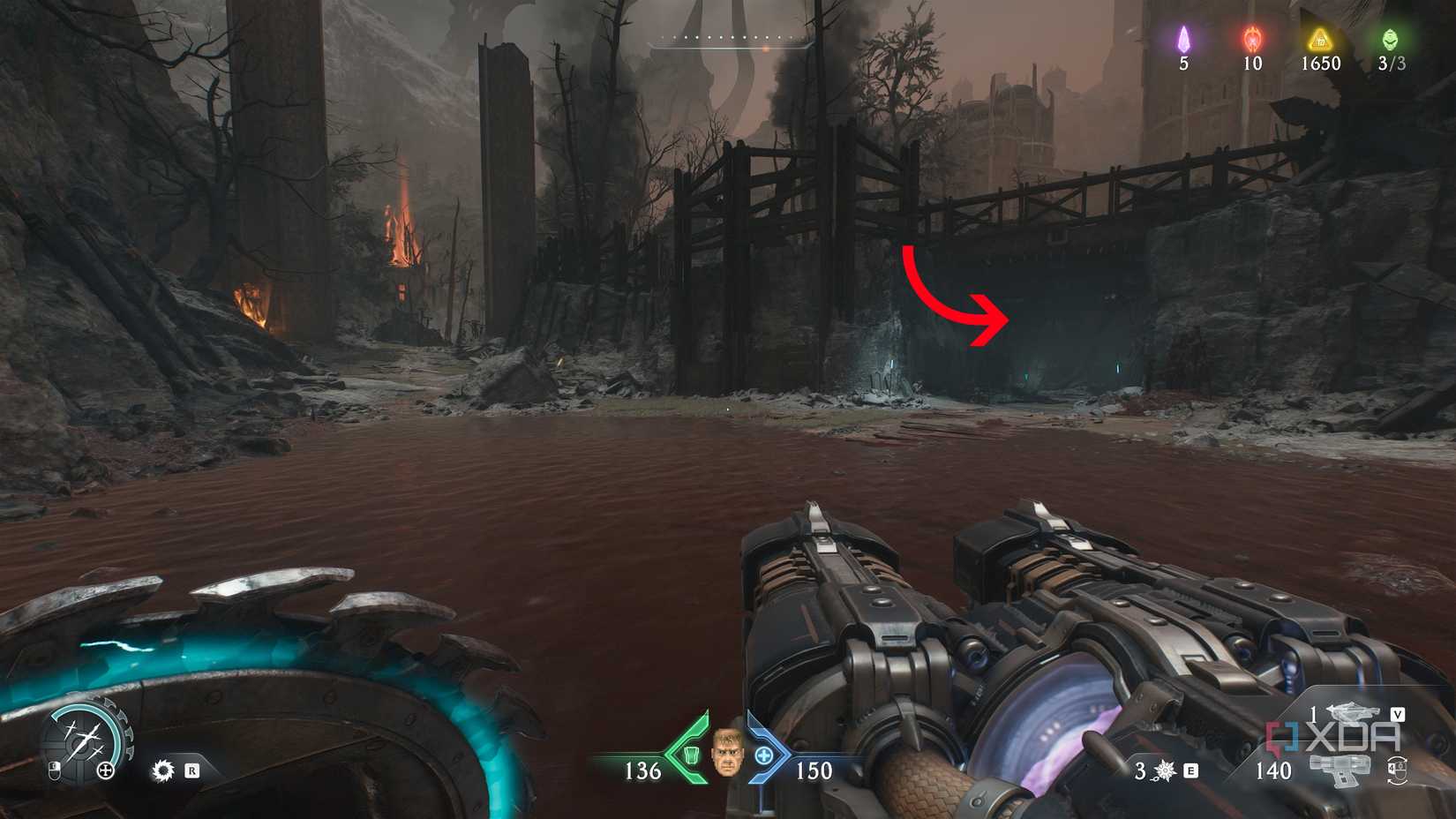Image resolution: width=1456 pixels, height=819 pixels.
Task: Click the gold currency icon
Action: 1320,39
